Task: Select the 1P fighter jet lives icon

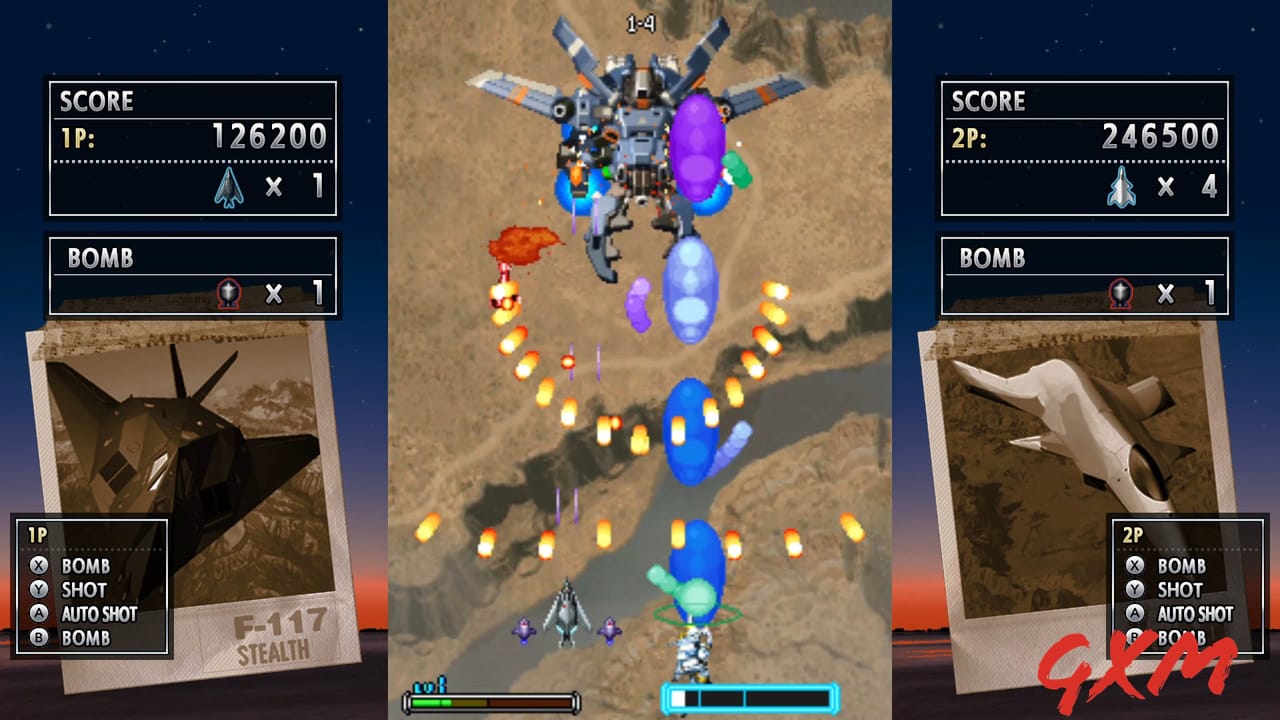Action: tap(229, 186)
